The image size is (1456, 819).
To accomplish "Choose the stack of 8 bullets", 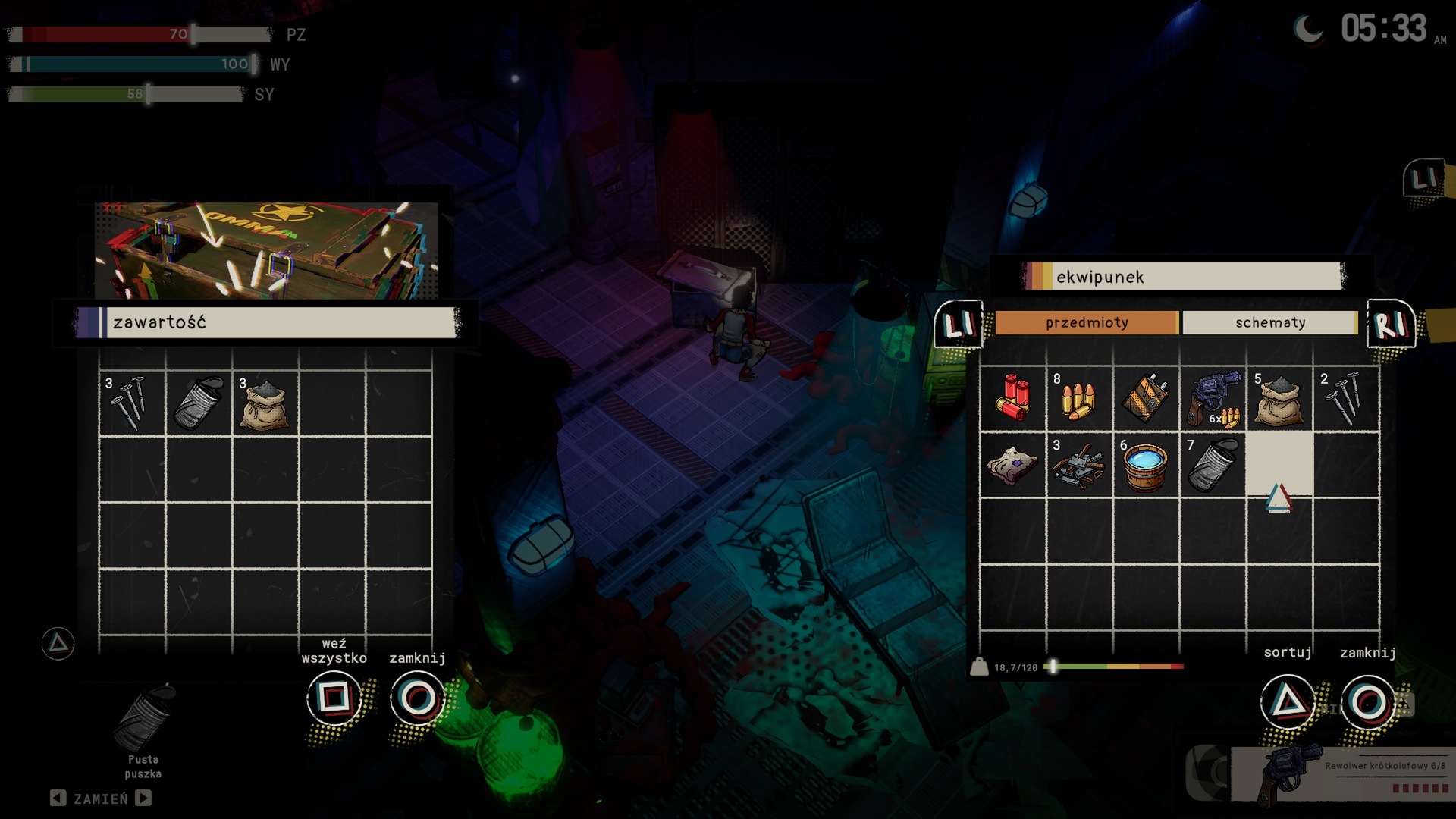I will click(x=1078, y=400).
